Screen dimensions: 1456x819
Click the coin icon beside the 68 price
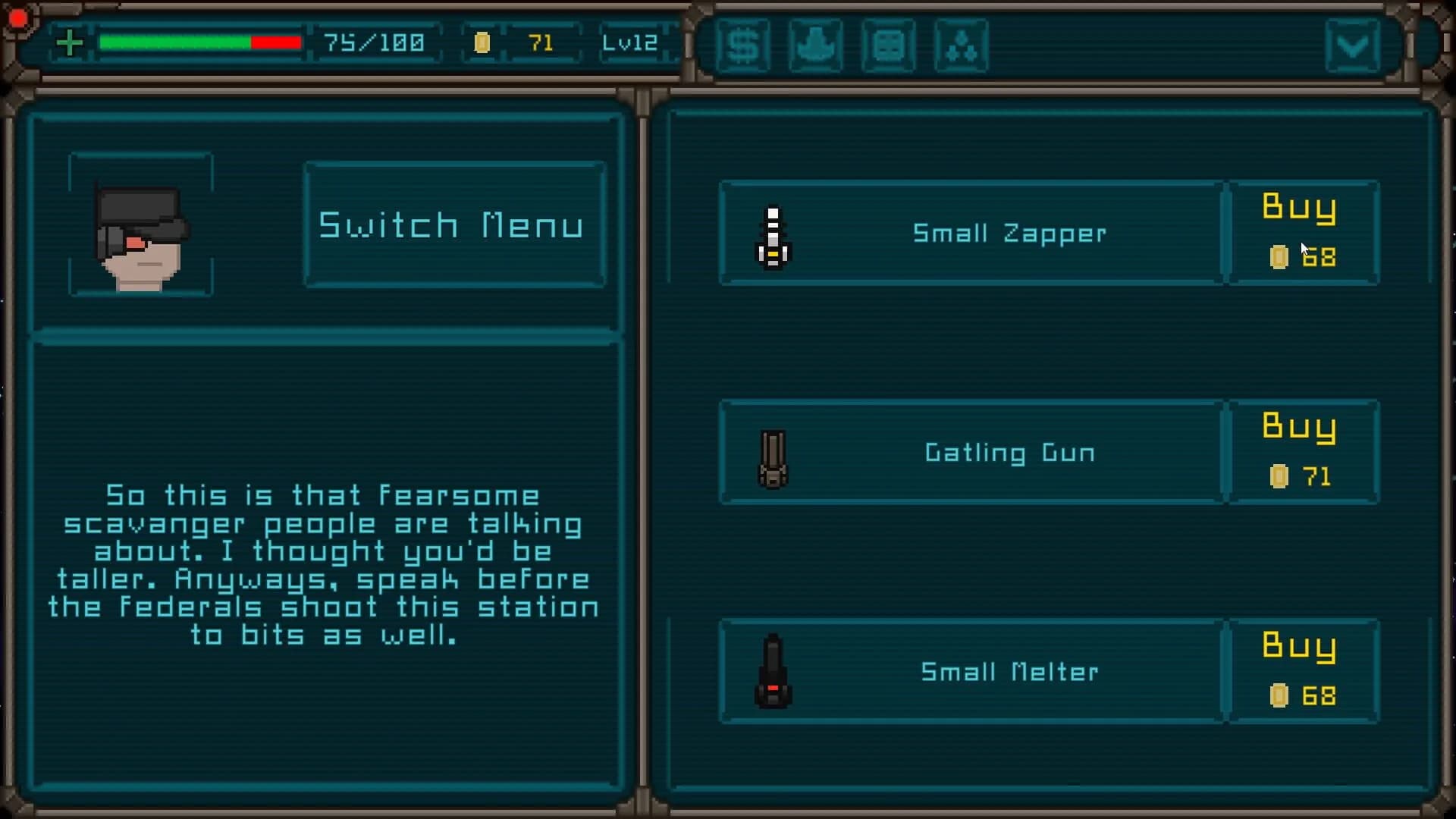tap(1279, 258)
